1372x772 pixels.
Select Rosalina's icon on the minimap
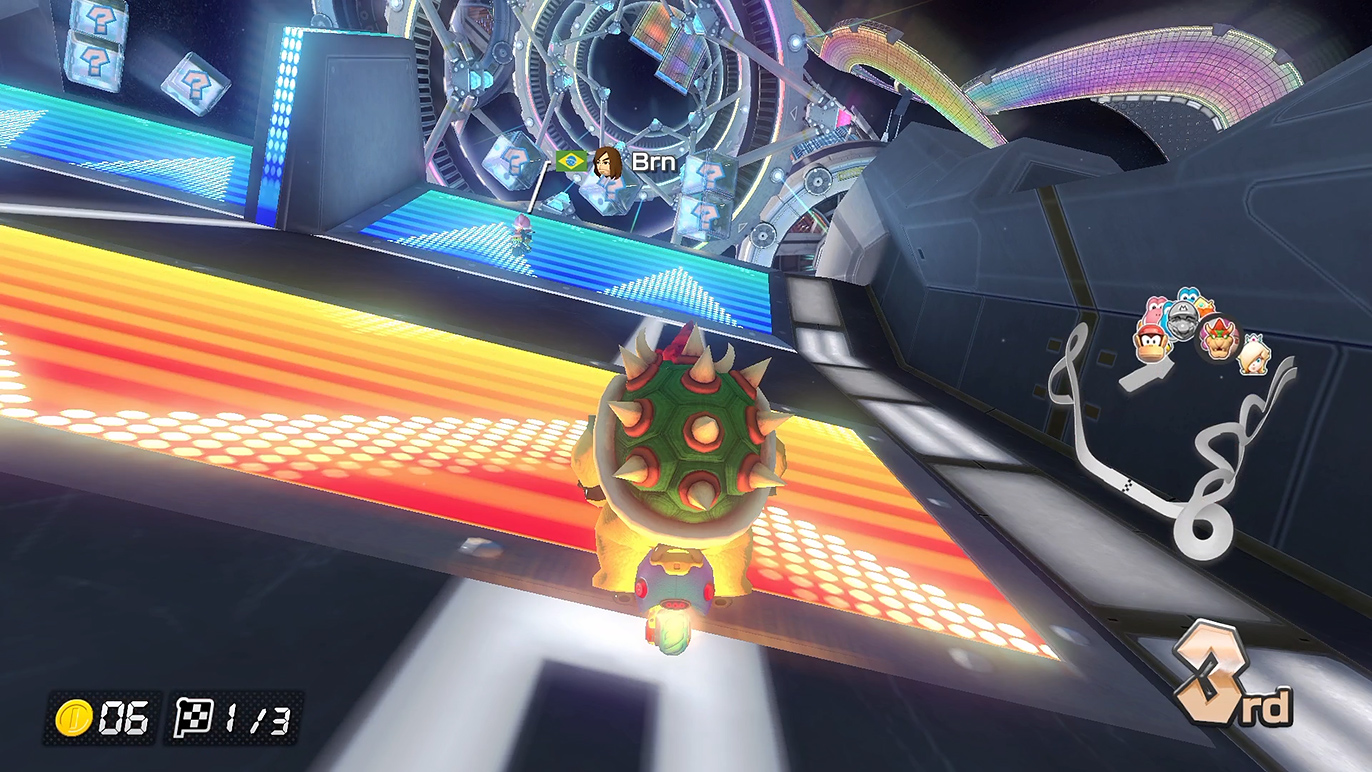pyautogui.click(x=1252, y=356)
